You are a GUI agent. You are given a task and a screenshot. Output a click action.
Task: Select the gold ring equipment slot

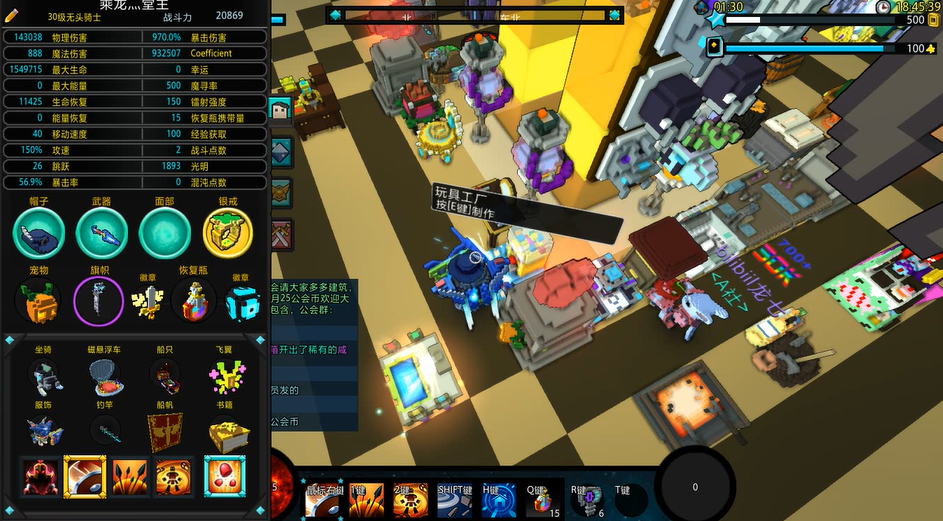click(x=228, y=233)
